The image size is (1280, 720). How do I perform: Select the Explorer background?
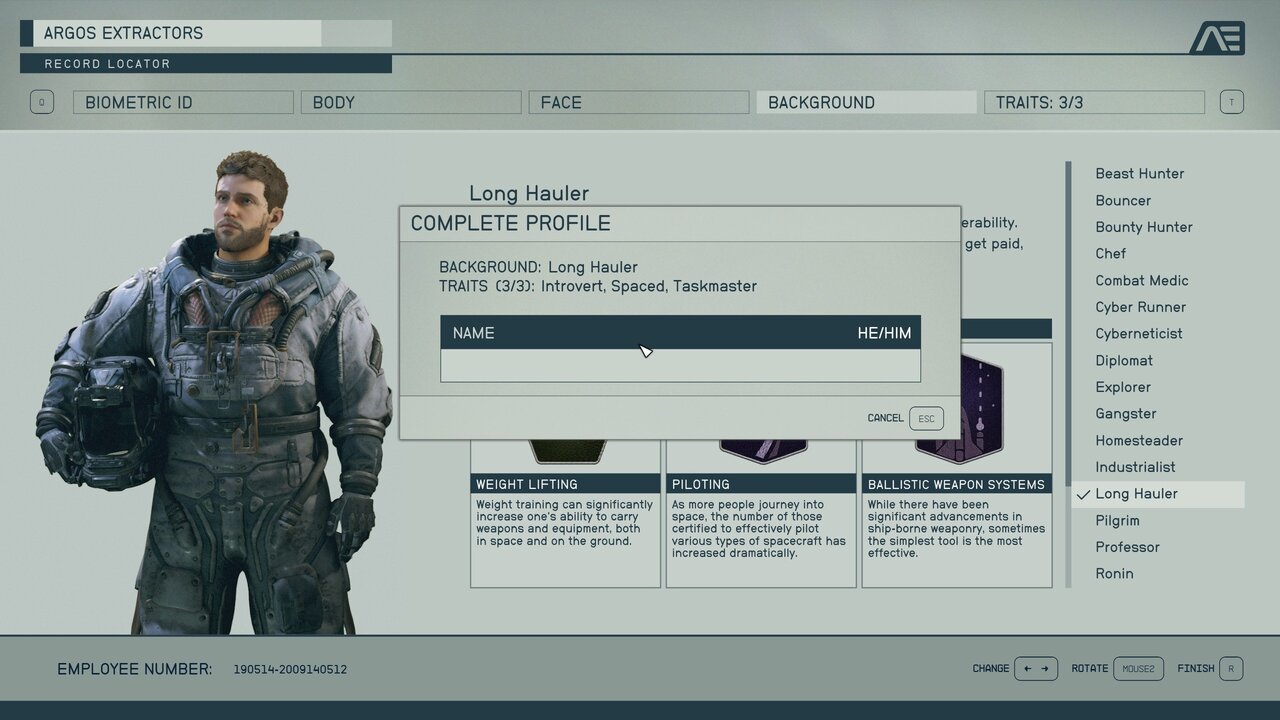point(1123,387)
